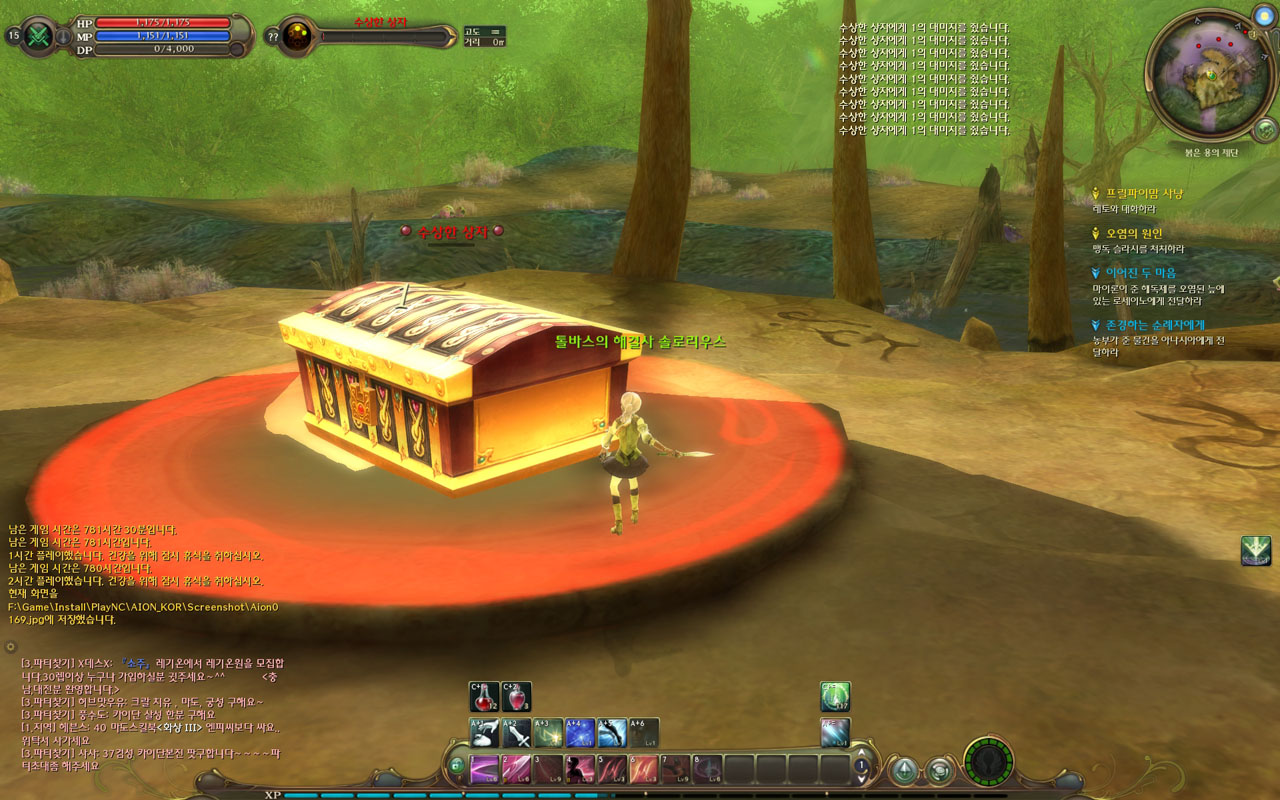Click the green crystal button beside hotbar

[905, 770]
